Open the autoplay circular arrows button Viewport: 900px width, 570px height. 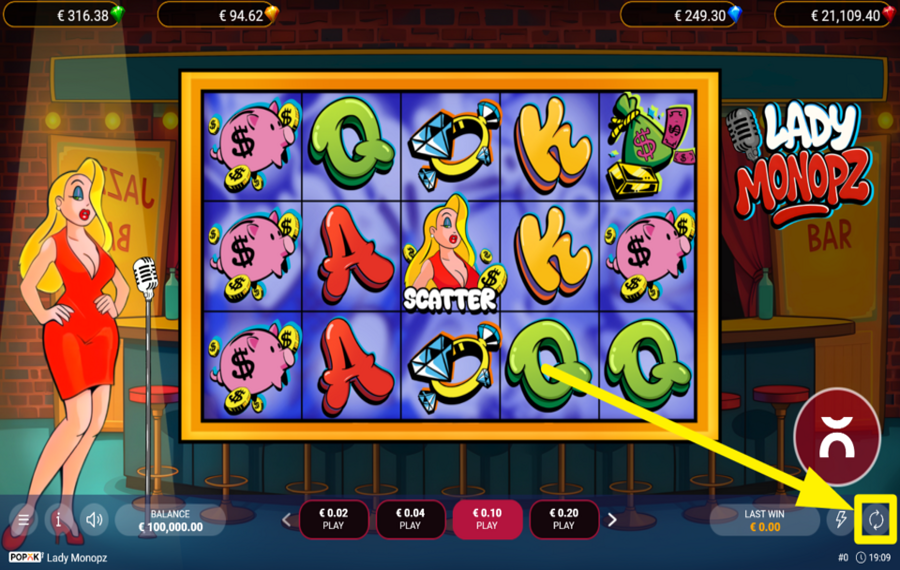876,519
